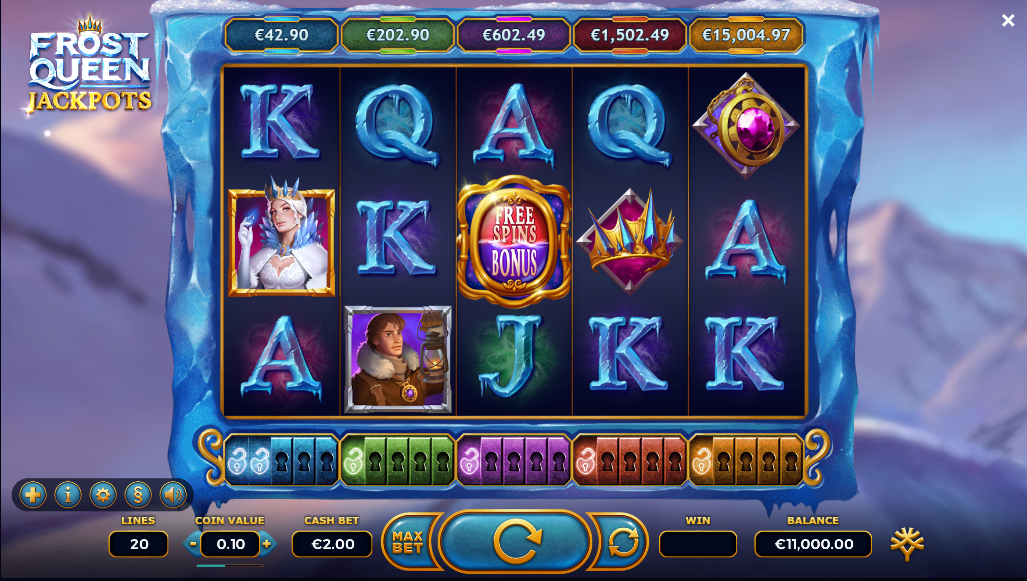The width and height of the screenshot is (1027, 581).
Task: Increase coin value with the plus button
Action: (266, 544)
